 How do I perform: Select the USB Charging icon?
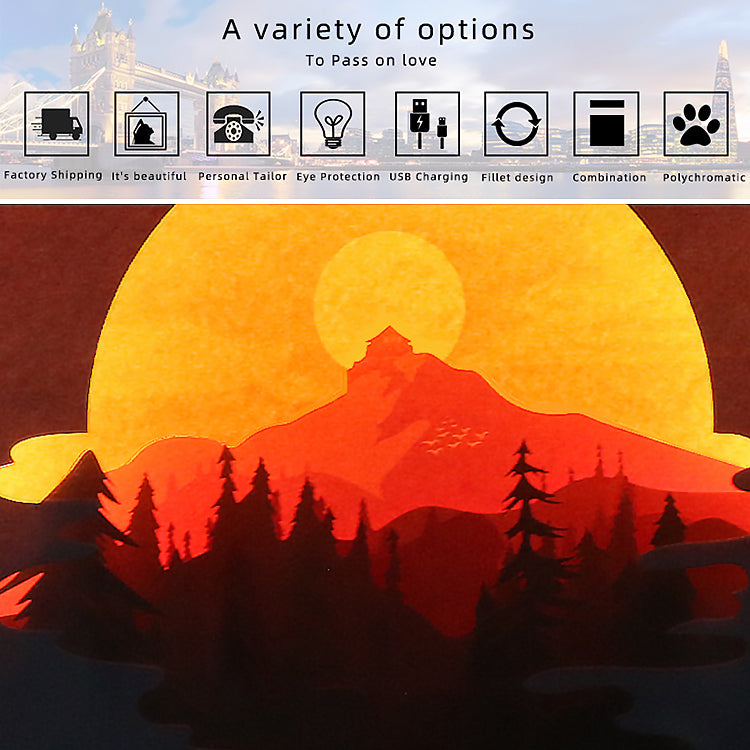(427, 124)
